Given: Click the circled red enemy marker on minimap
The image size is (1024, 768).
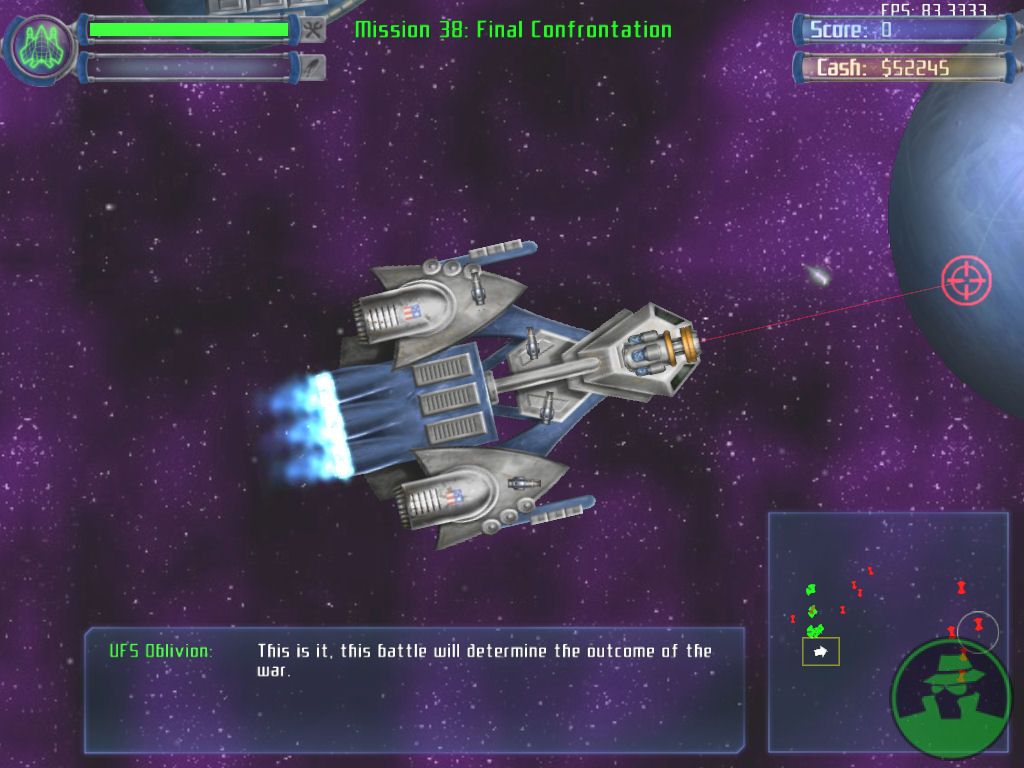Looking at the screenshot, I should (x=978, y=626).
